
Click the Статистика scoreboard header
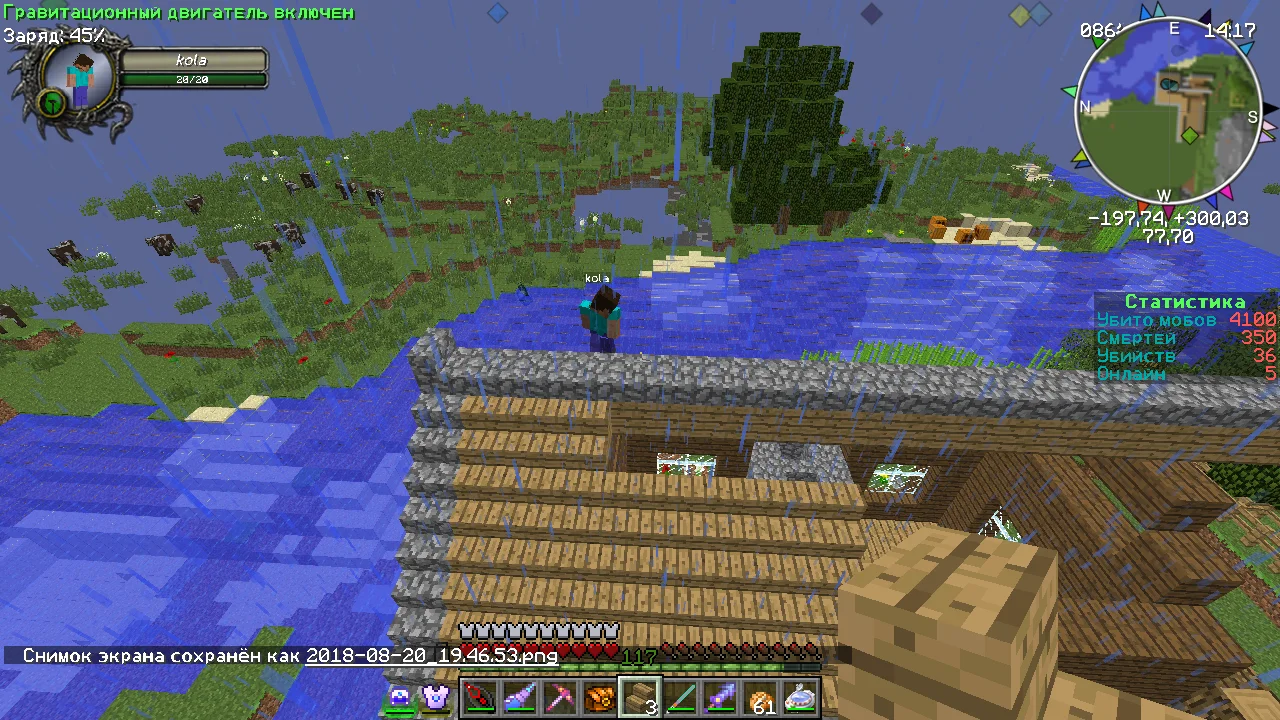pos(1185,302)
